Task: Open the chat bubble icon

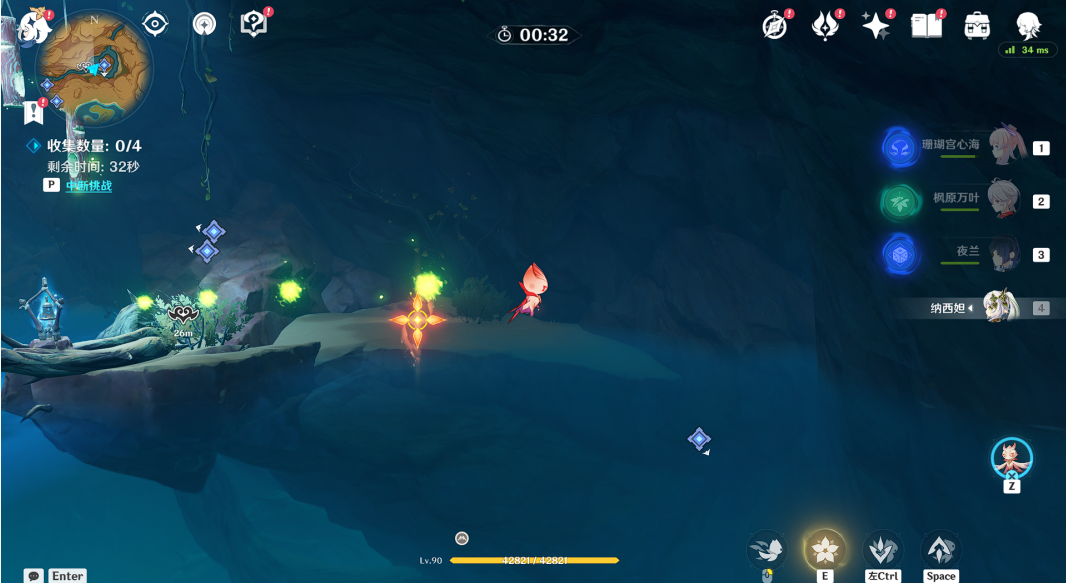Action: (x=34, y=576)
